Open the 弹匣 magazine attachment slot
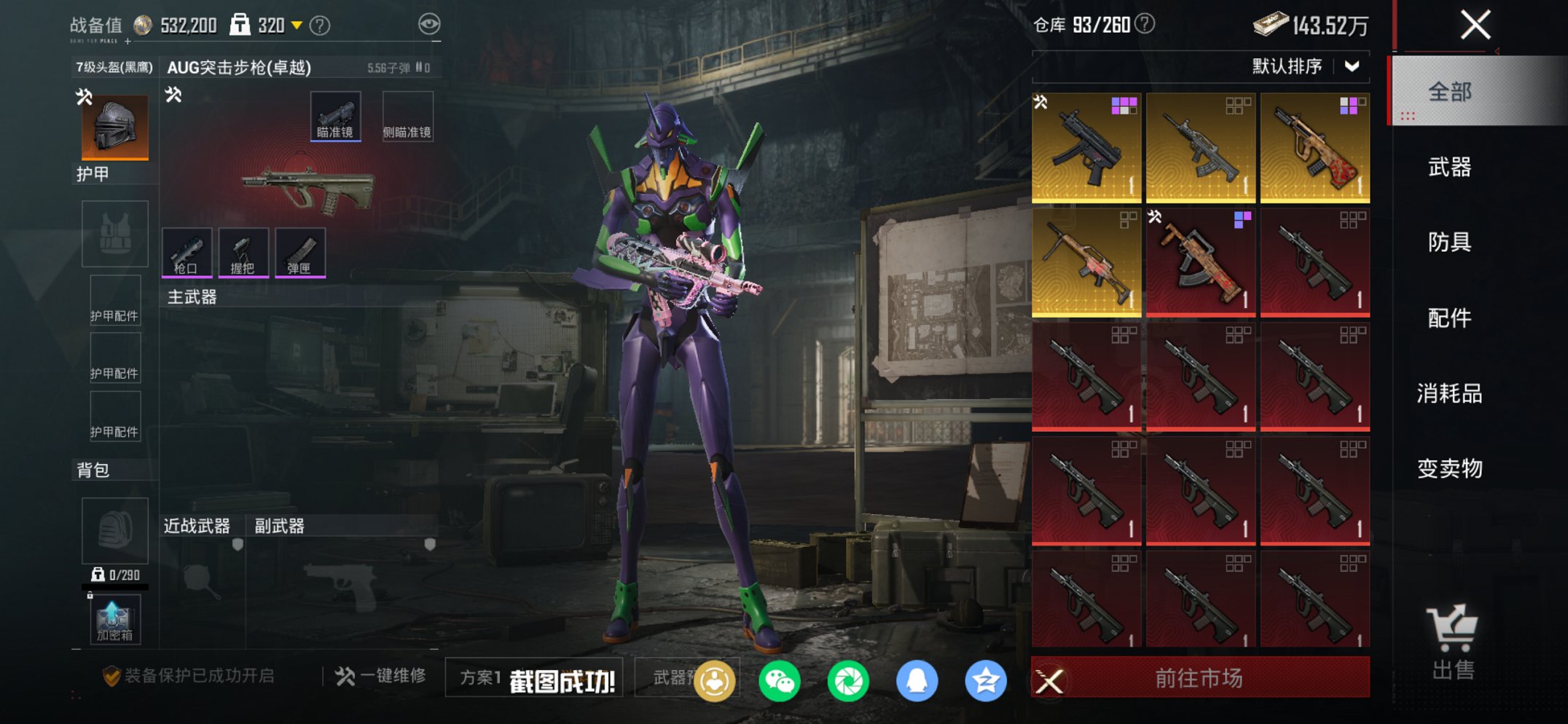This screenshot has width=1568, height=724. click(x=300, y=252)
